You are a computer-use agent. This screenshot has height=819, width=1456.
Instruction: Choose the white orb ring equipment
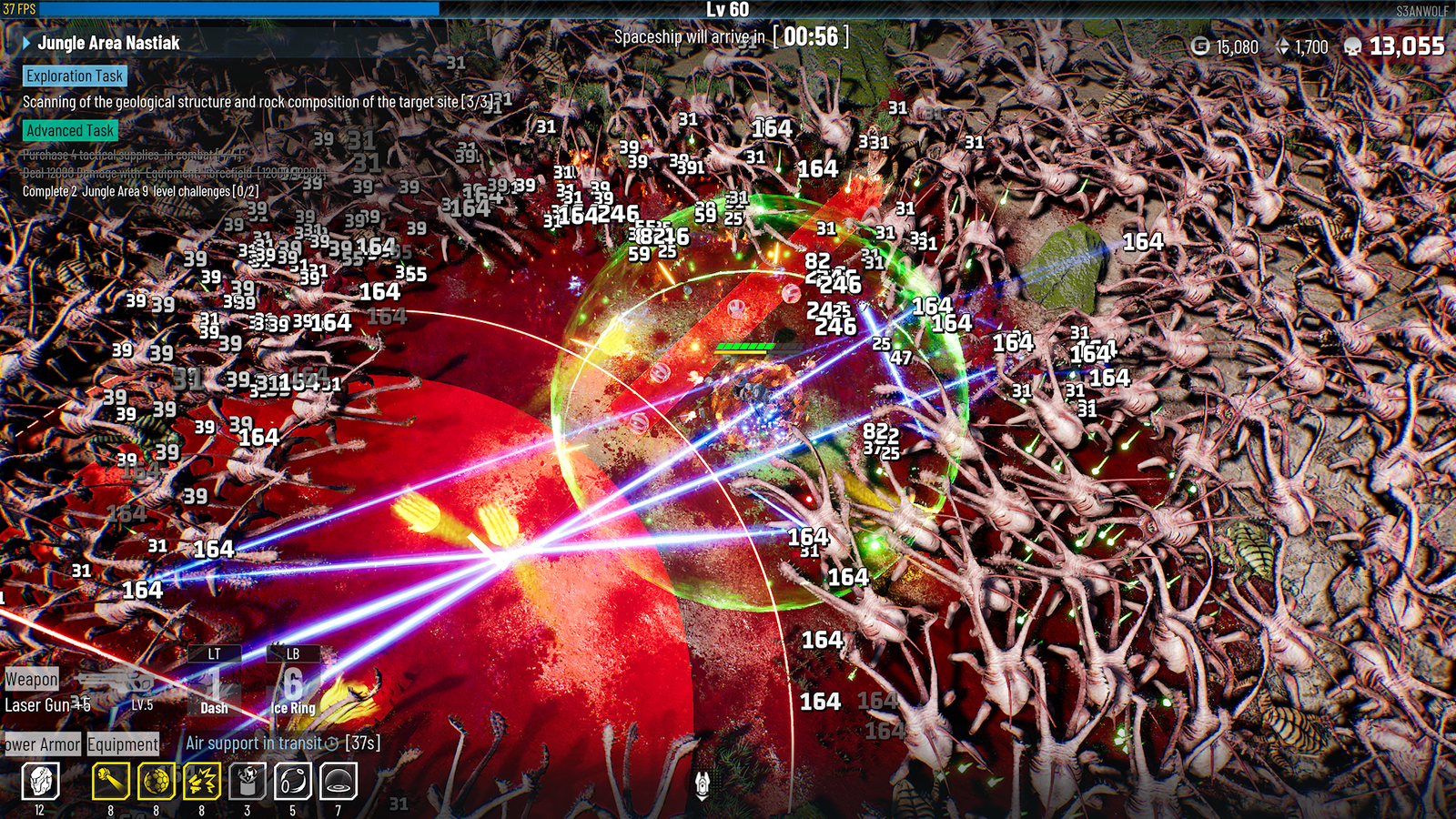[x=292, y=781]
